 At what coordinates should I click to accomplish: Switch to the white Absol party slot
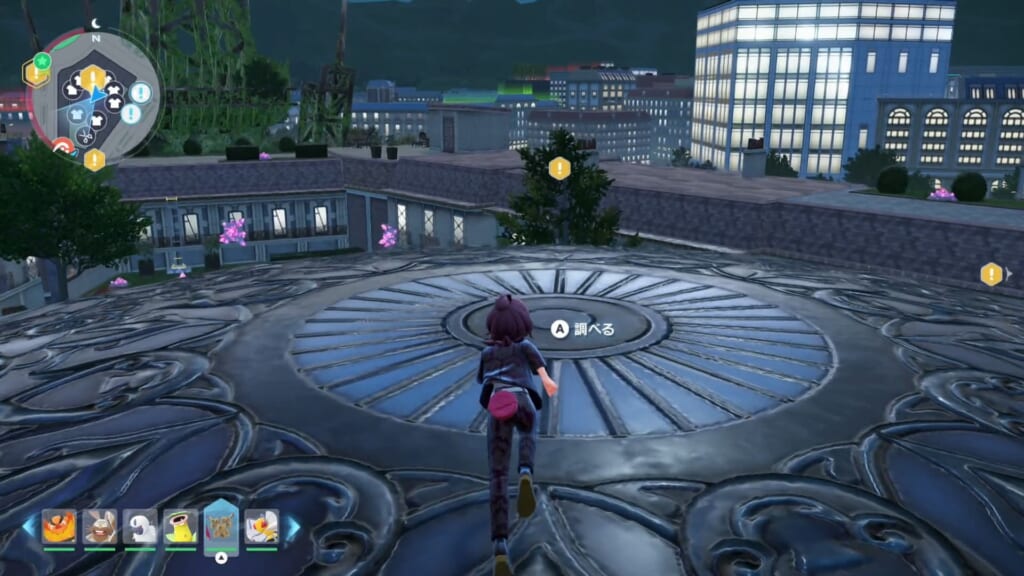(x=140, y=526)
